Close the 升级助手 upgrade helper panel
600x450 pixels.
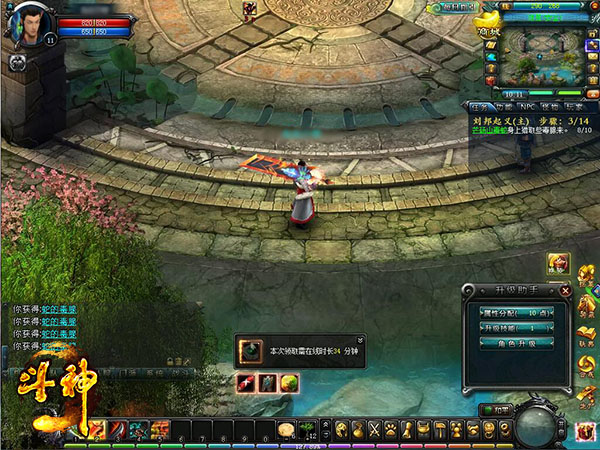566,291
